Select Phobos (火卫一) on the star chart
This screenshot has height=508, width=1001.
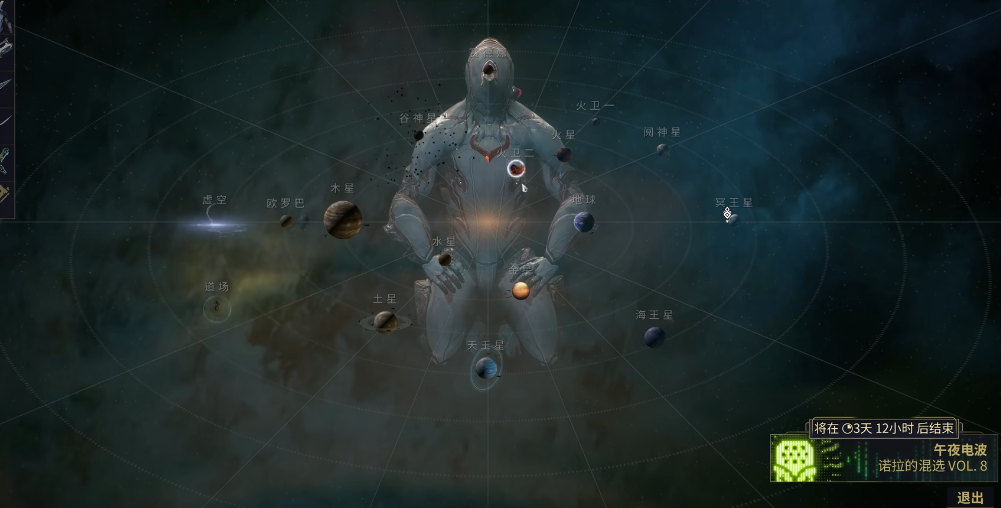595,121
